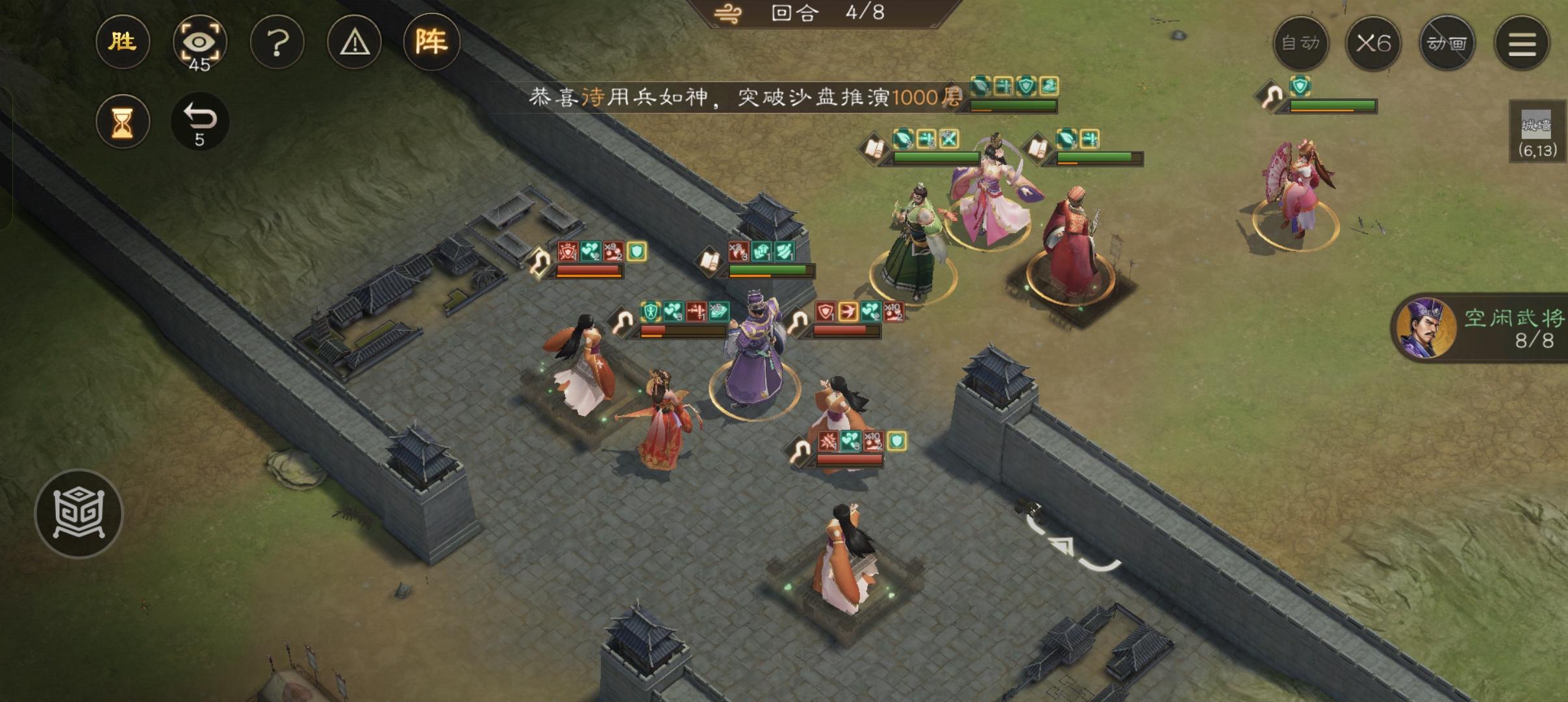Open the hamburger menu at top right
The height and width of the screenshot is (702, 1568).
click(1523, 42)
